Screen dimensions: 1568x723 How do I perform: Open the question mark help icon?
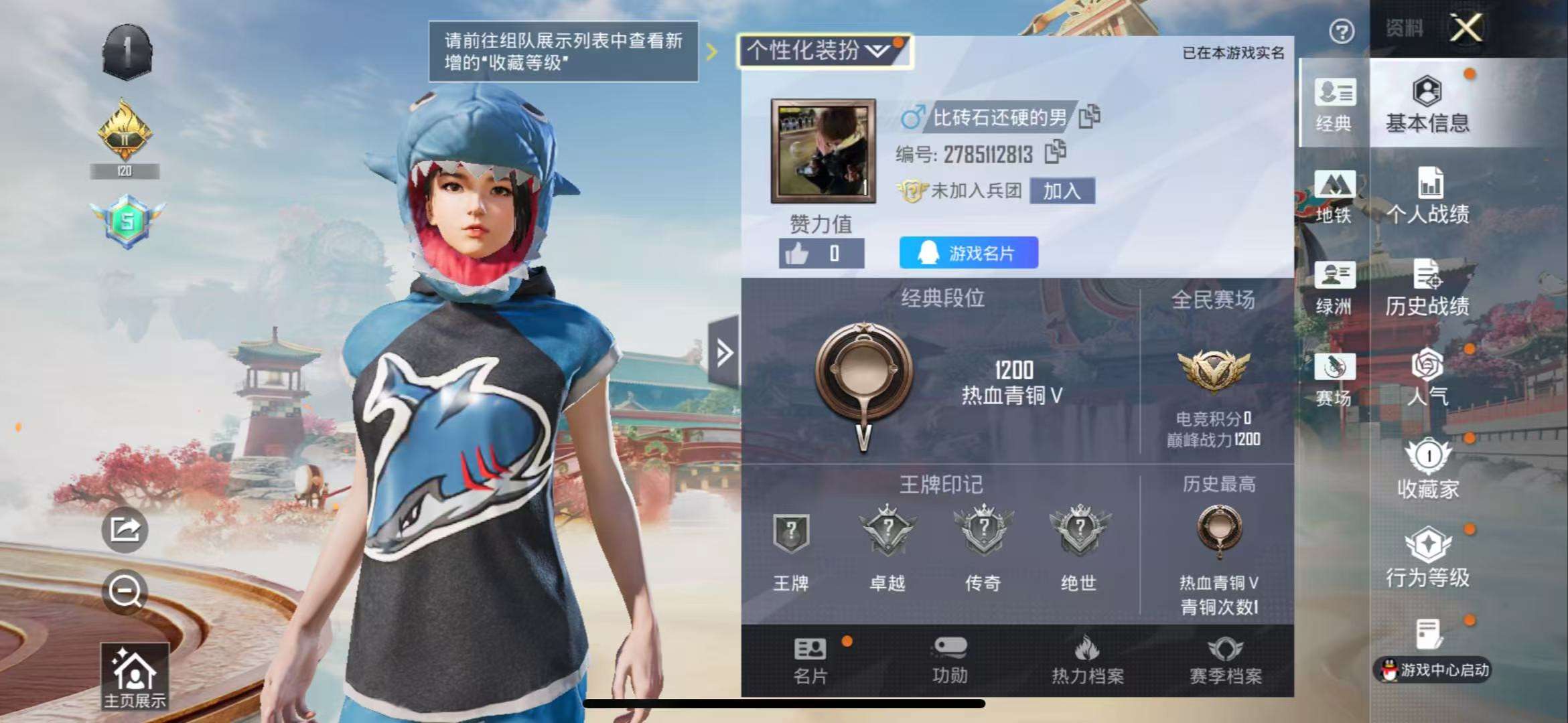pyautogui.click(x=1342, y=31)
